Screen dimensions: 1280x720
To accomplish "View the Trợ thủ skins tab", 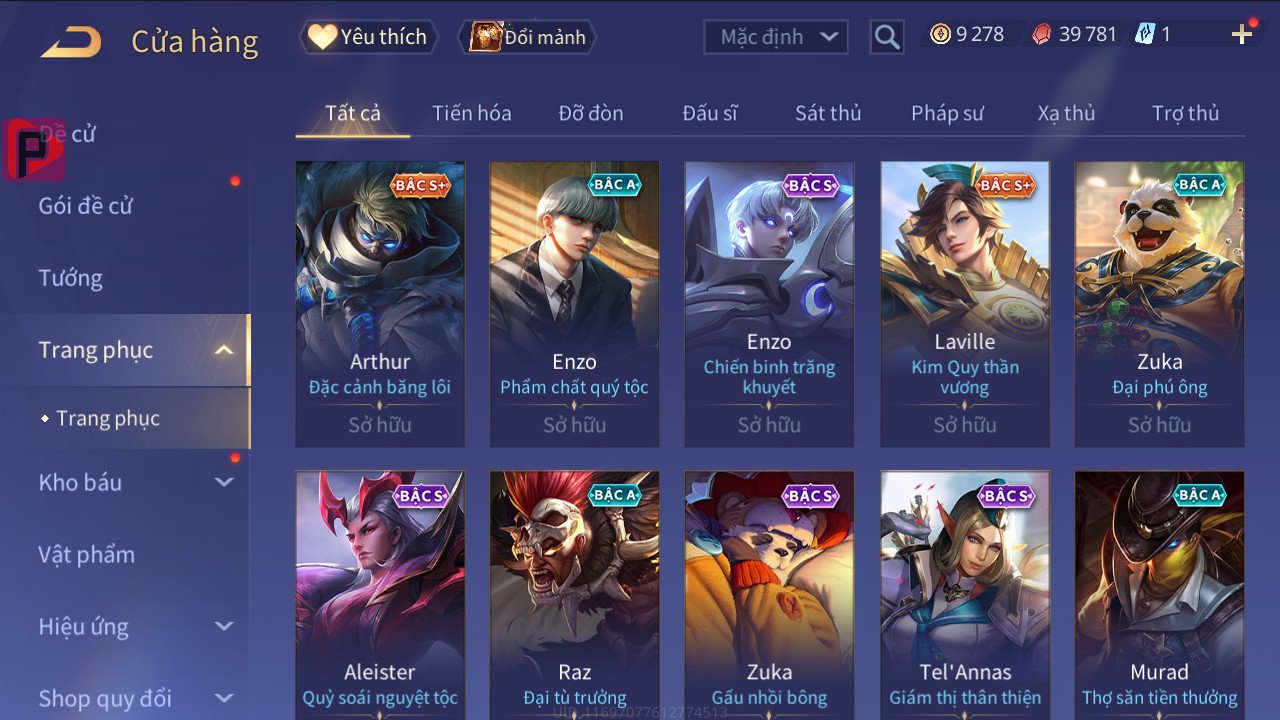I will (1185, 113).
